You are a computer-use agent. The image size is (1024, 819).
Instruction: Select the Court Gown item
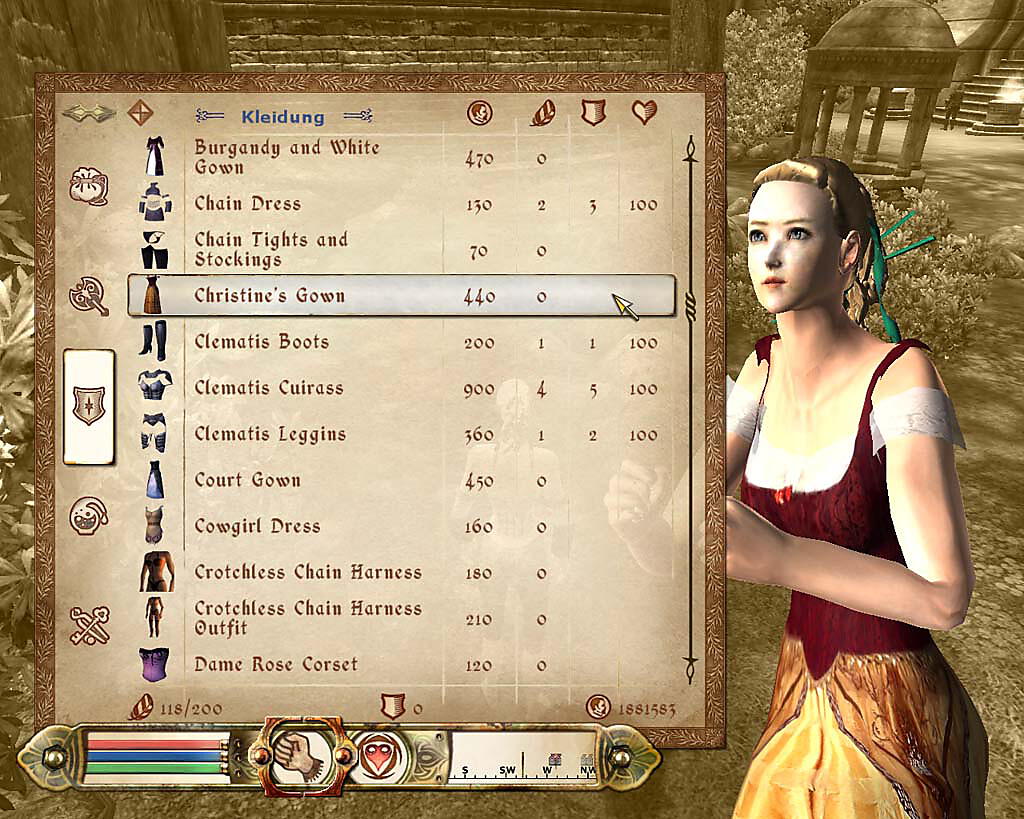click(x=247, y=480)
